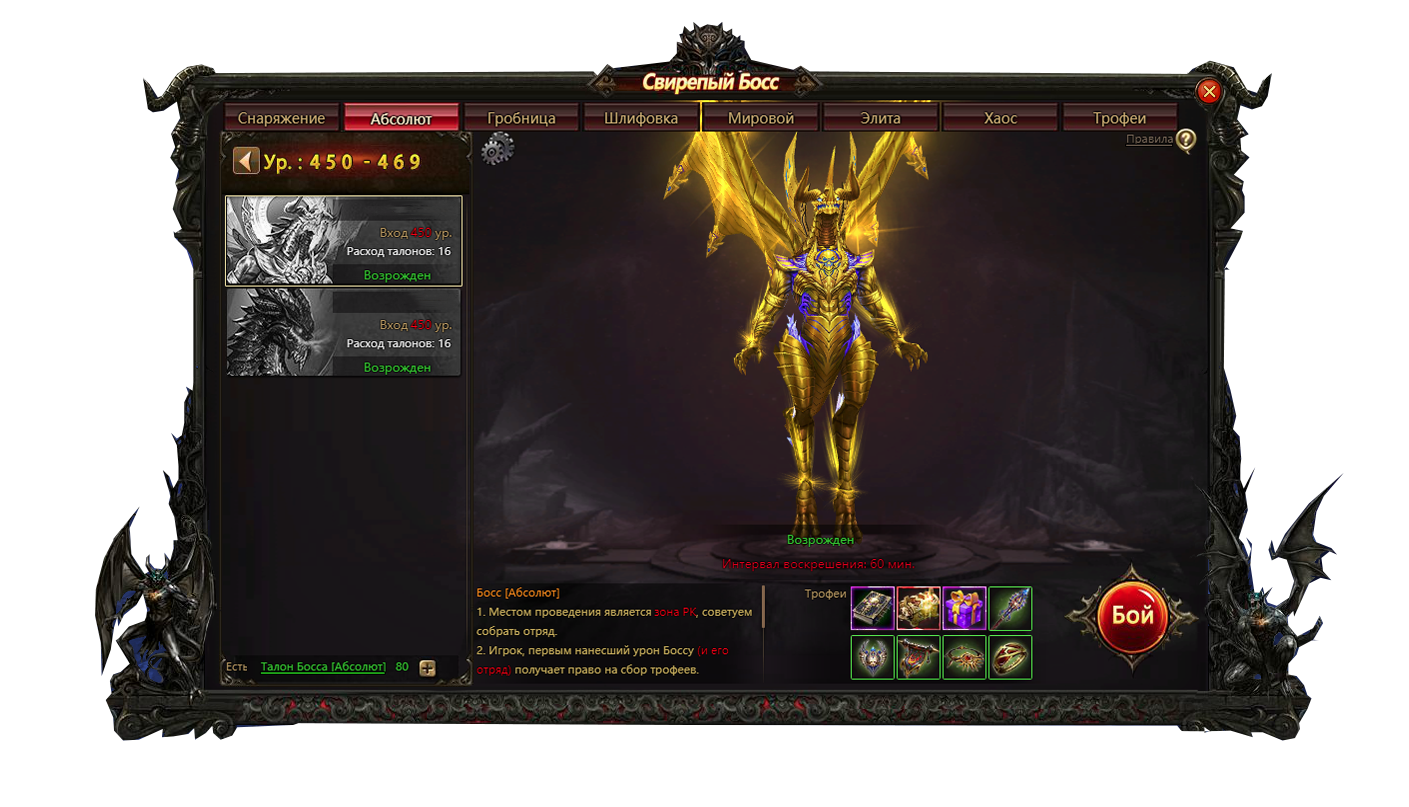Inspect the red-gold ring trophy
This screenshot has width=1409, height=807.
click(1010, 657)
